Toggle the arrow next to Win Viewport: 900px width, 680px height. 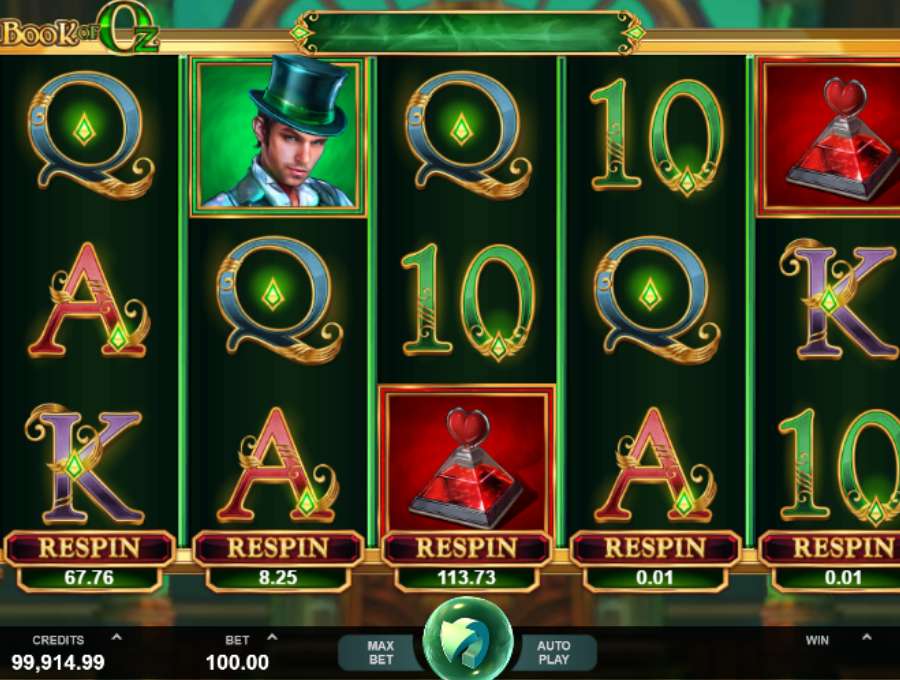pos(866,637)
